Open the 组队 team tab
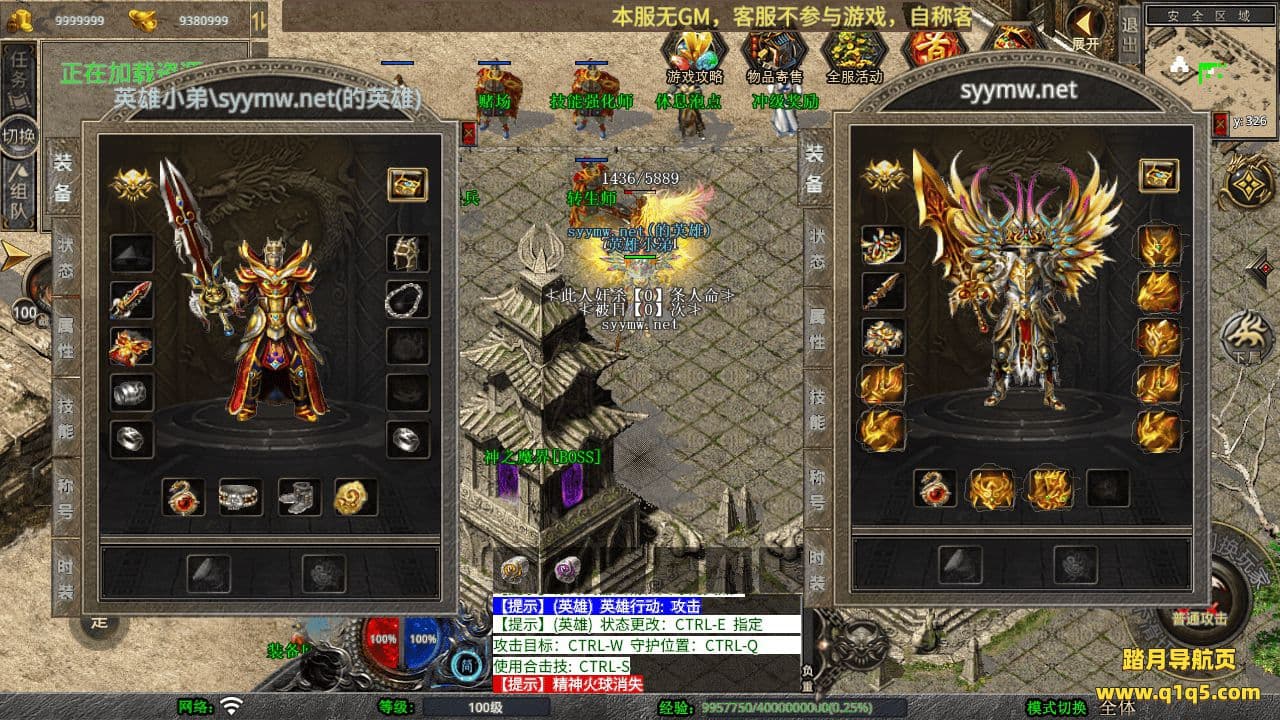The height and width of the screenshot is (720, 1280). [18, 195]
